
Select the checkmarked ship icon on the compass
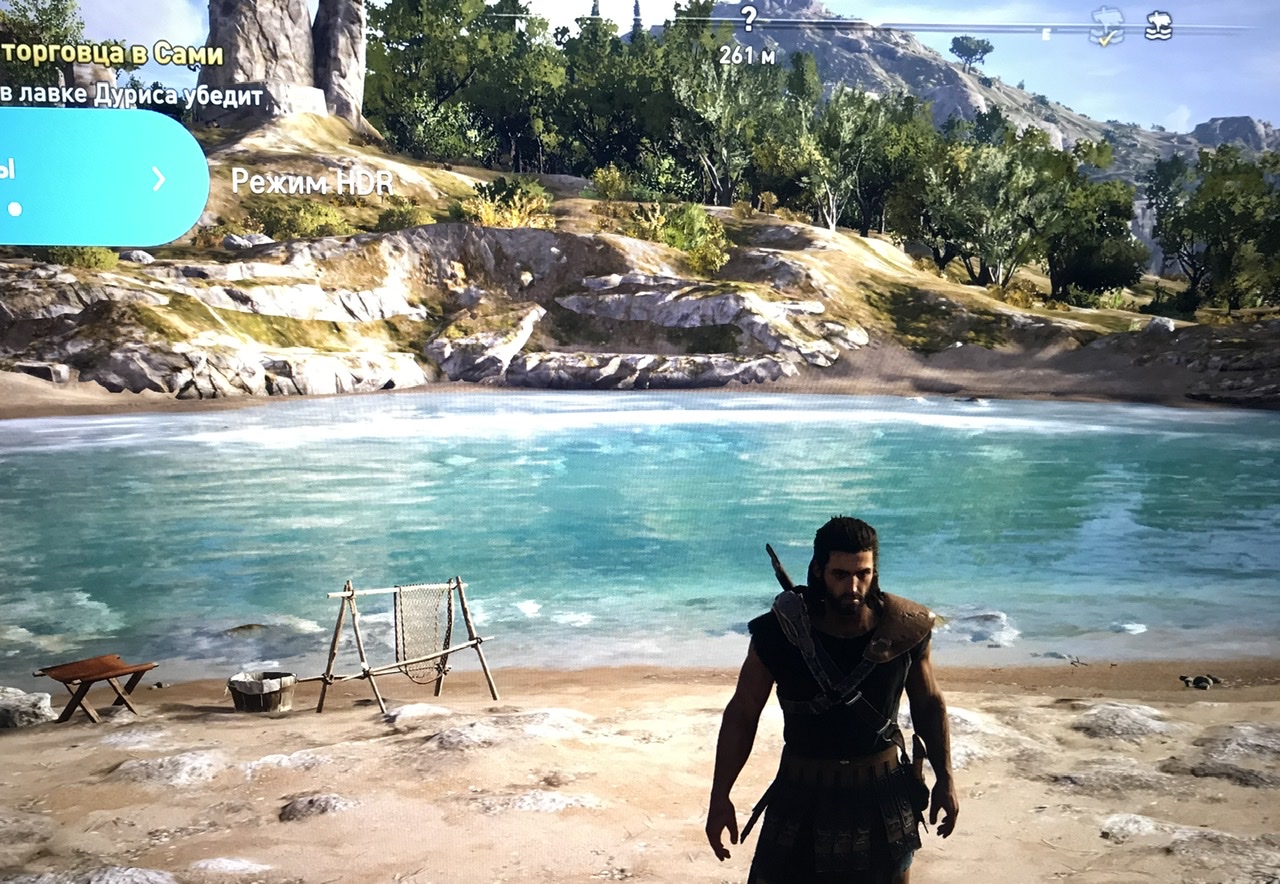click(1106, 26)
